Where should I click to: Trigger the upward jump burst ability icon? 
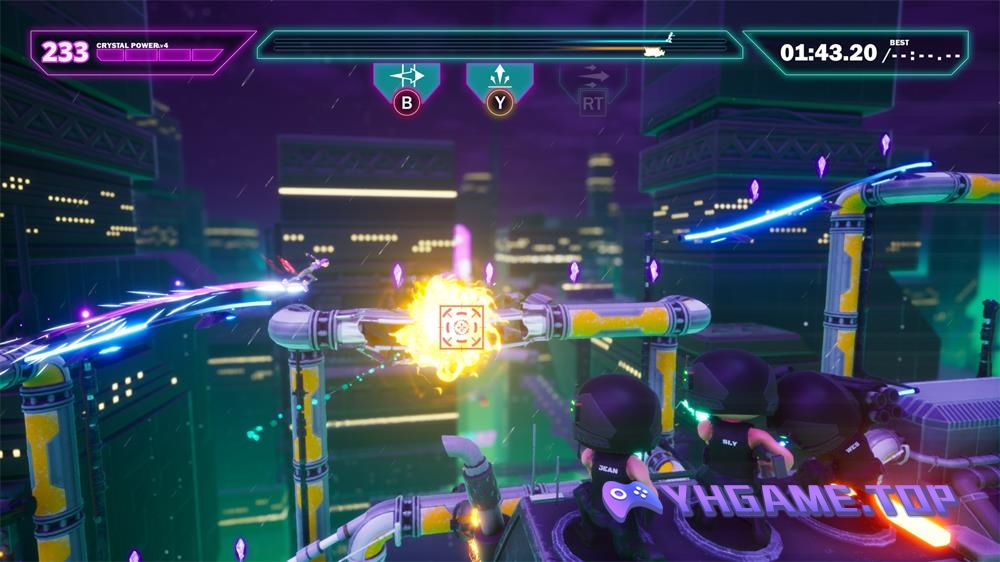[499, 78]
